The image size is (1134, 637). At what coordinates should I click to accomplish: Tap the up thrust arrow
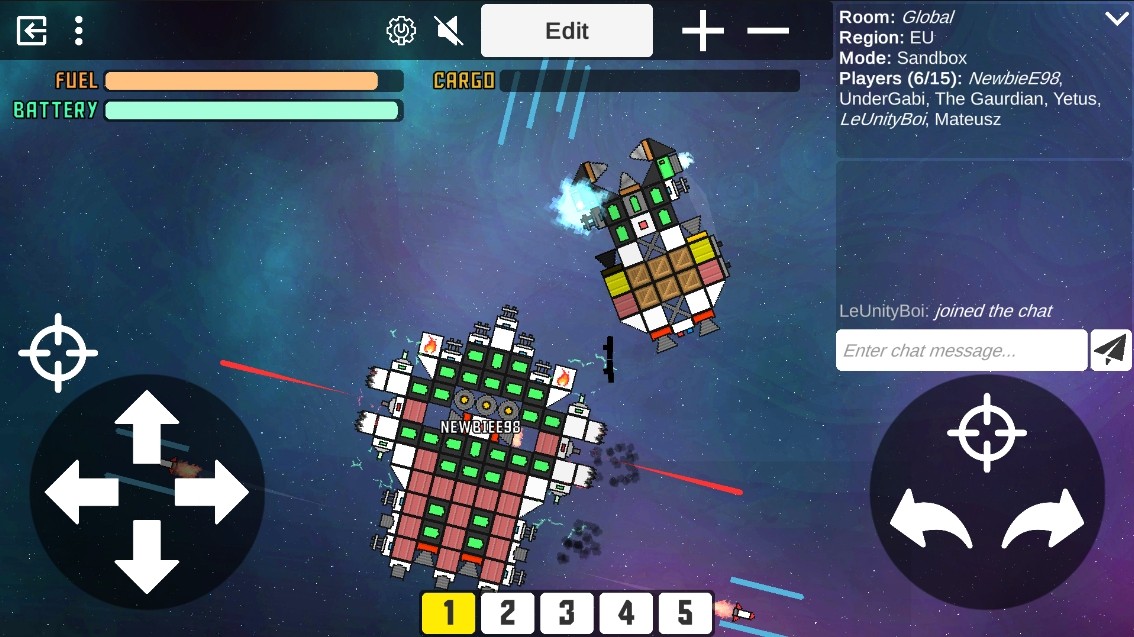pyautogui.click(x=147, y=427)
